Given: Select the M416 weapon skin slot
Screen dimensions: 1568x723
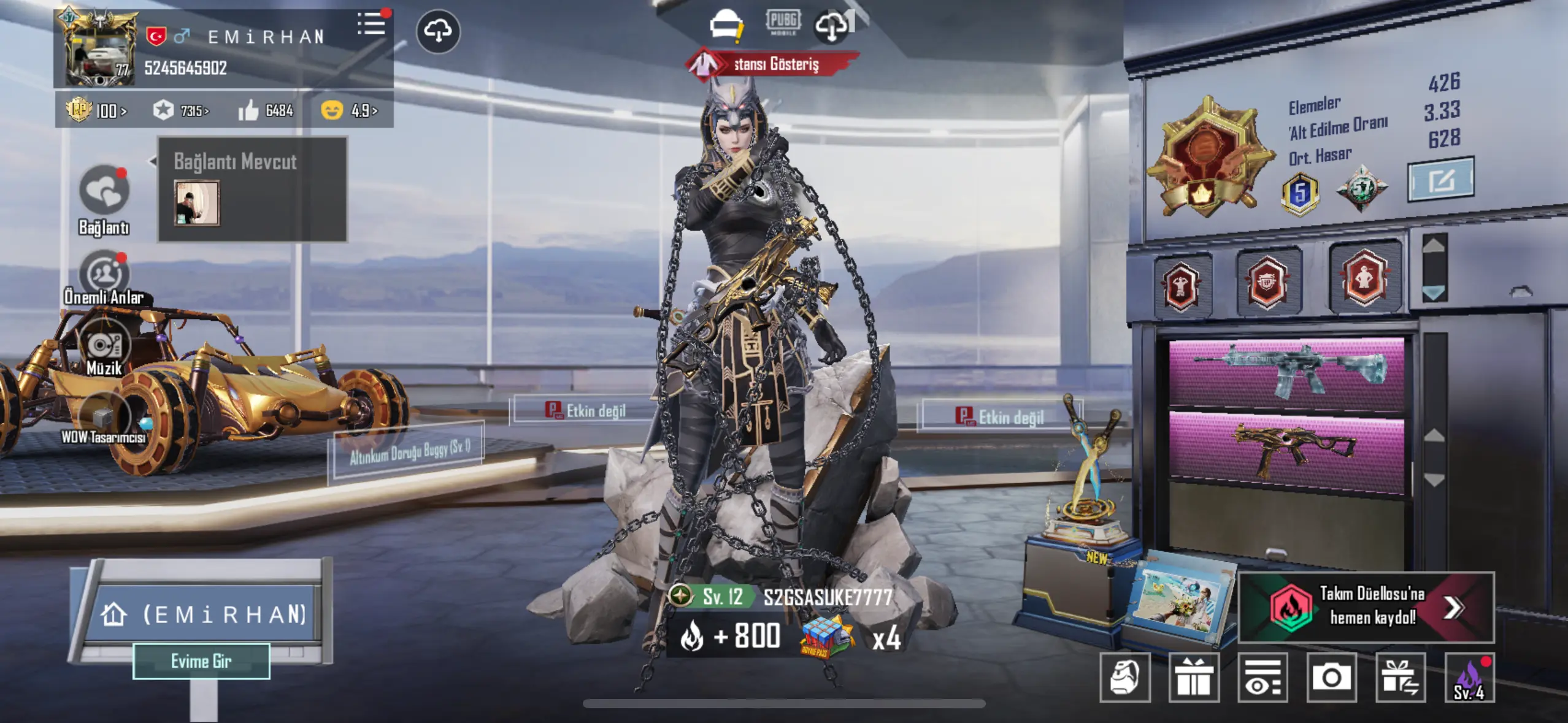Looking at the screenshot, I should click(x=1286, y=372).
